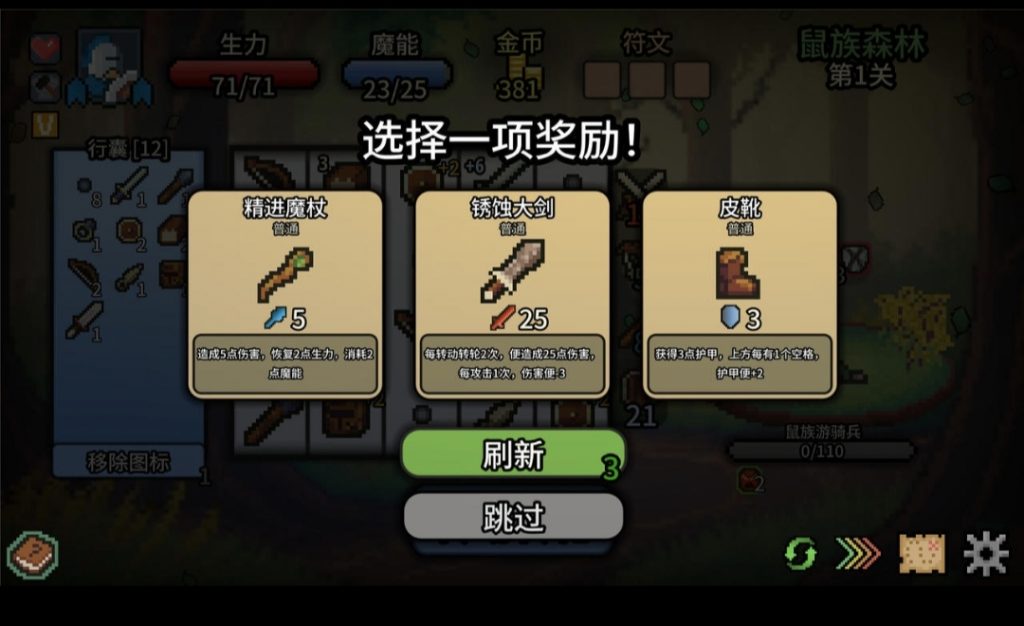Toggle the fast-forward chevrons icon

[858, 553]
